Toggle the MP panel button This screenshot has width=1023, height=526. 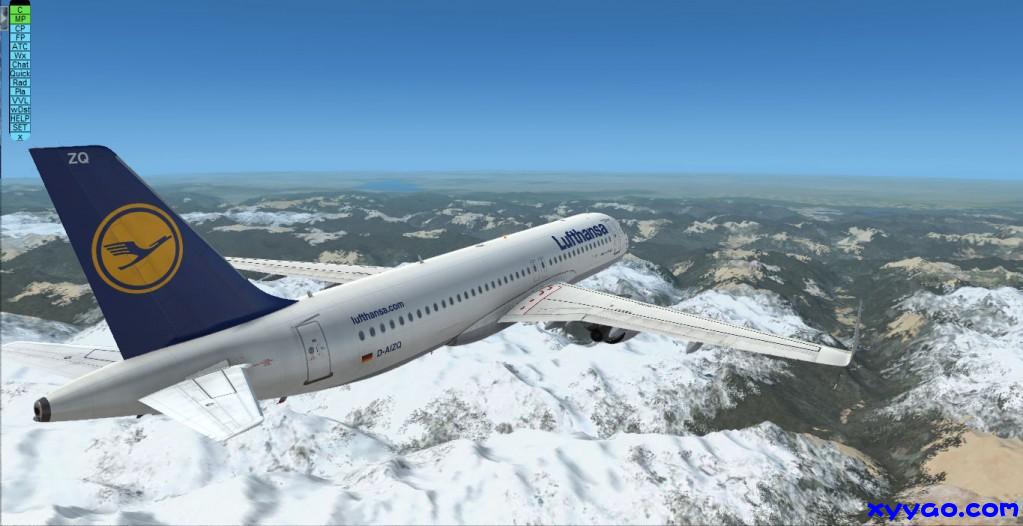coord(20,18)
